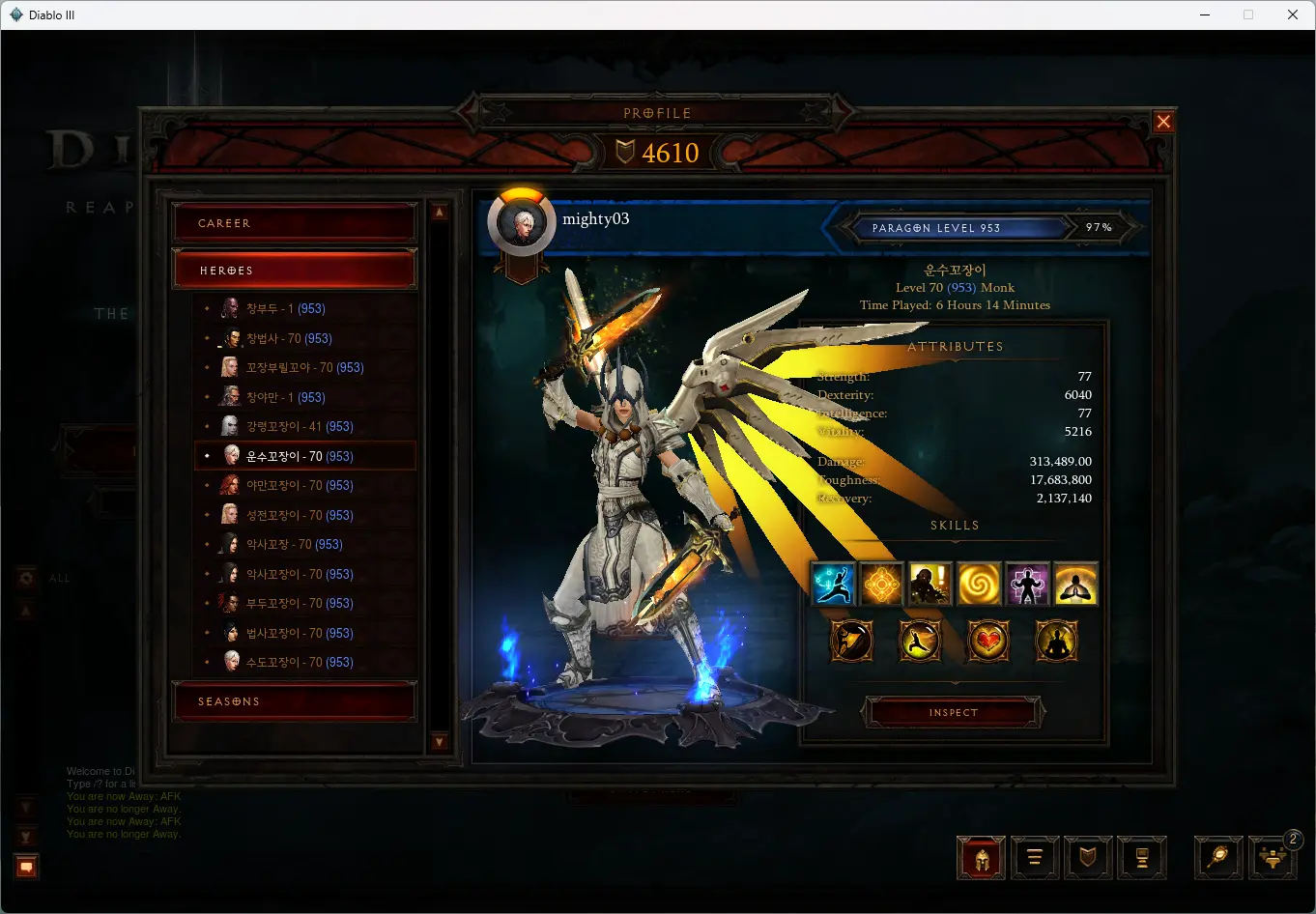Open the achievements shield icon
The image size is (1316, 914).
click(x=1088, y=858)
